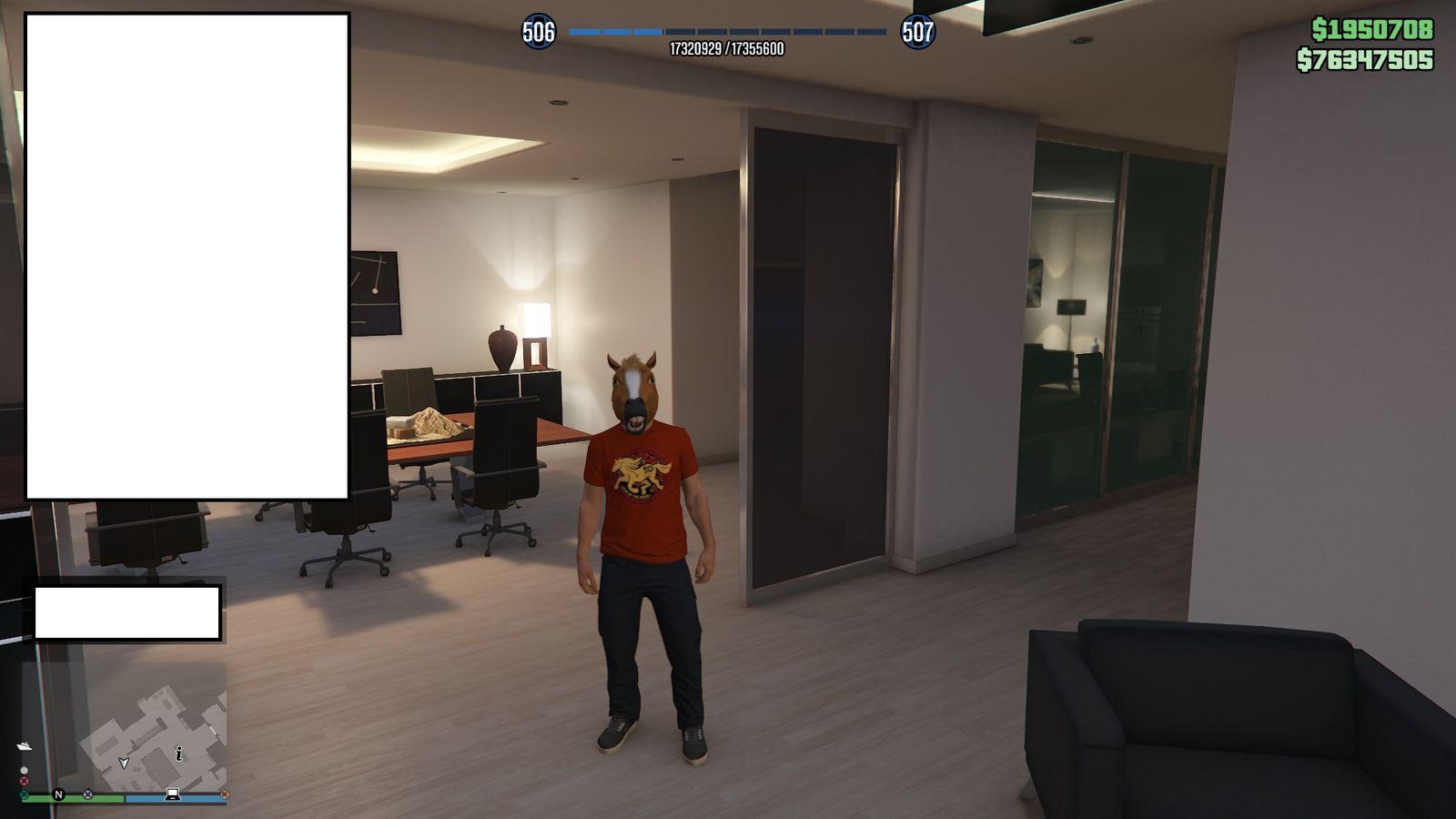Click the red X blip beside the minimap
Screen dimensions: 1456x819
coord(25,780)
